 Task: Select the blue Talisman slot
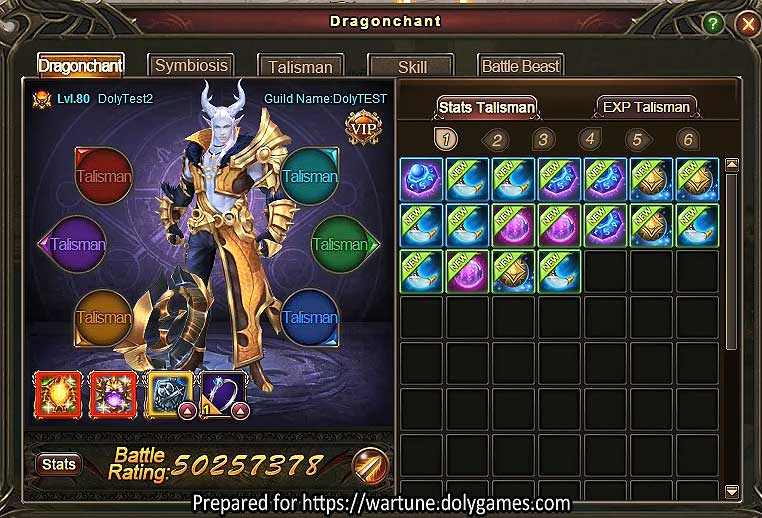(x=309, y=317)
